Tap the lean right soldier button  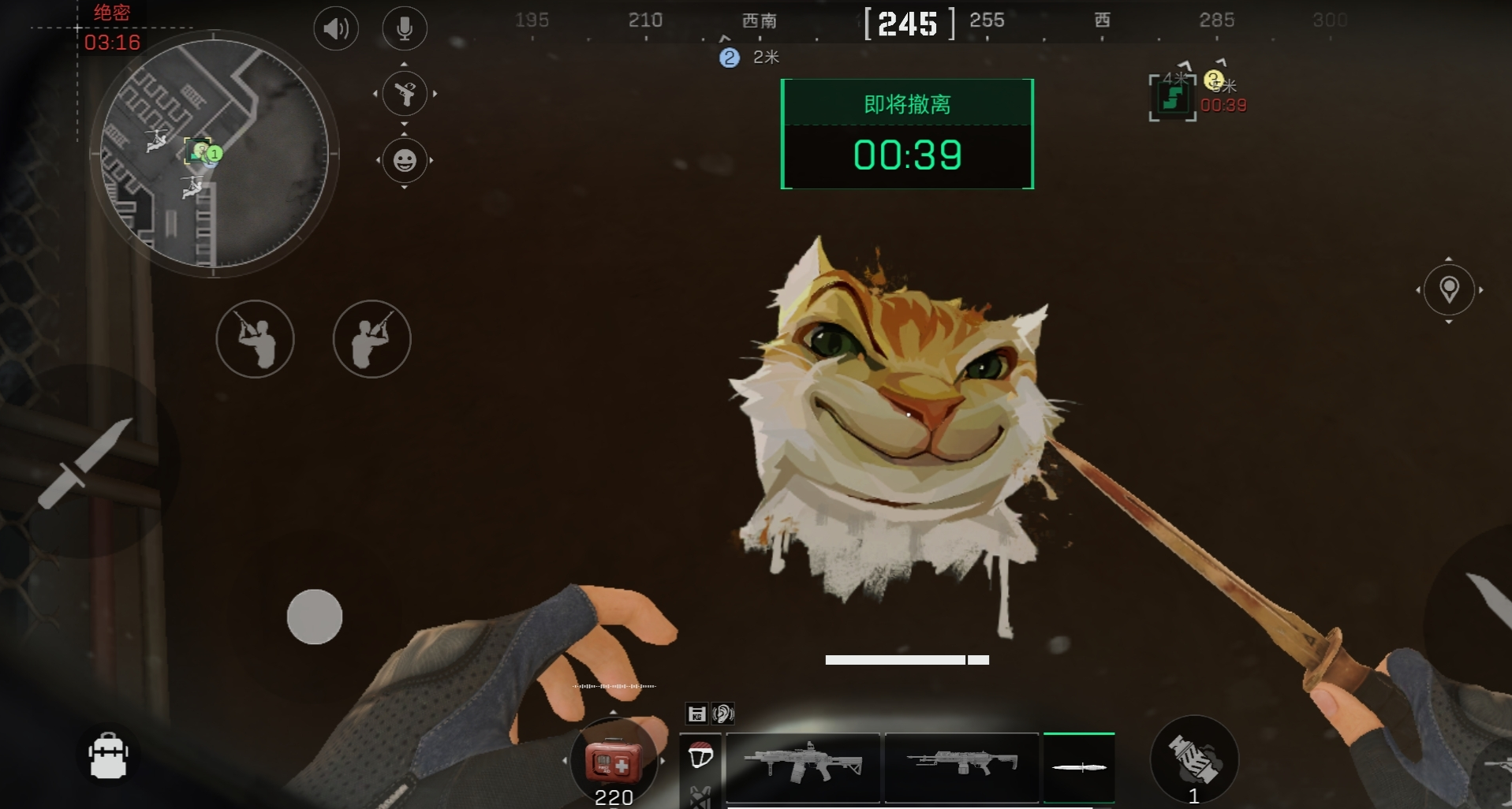pos(371,339)
